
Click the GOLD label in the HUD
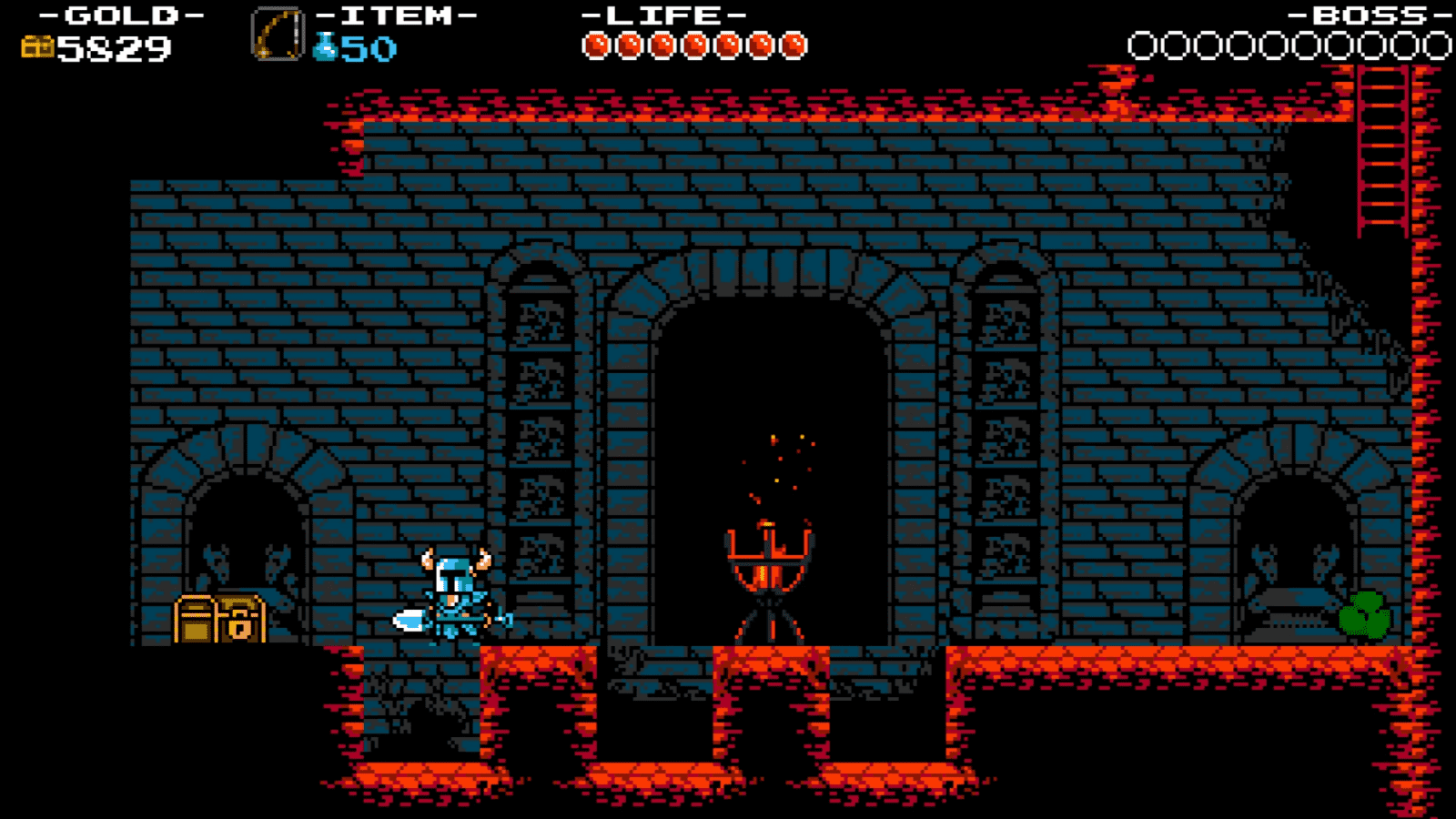point(116,16)
